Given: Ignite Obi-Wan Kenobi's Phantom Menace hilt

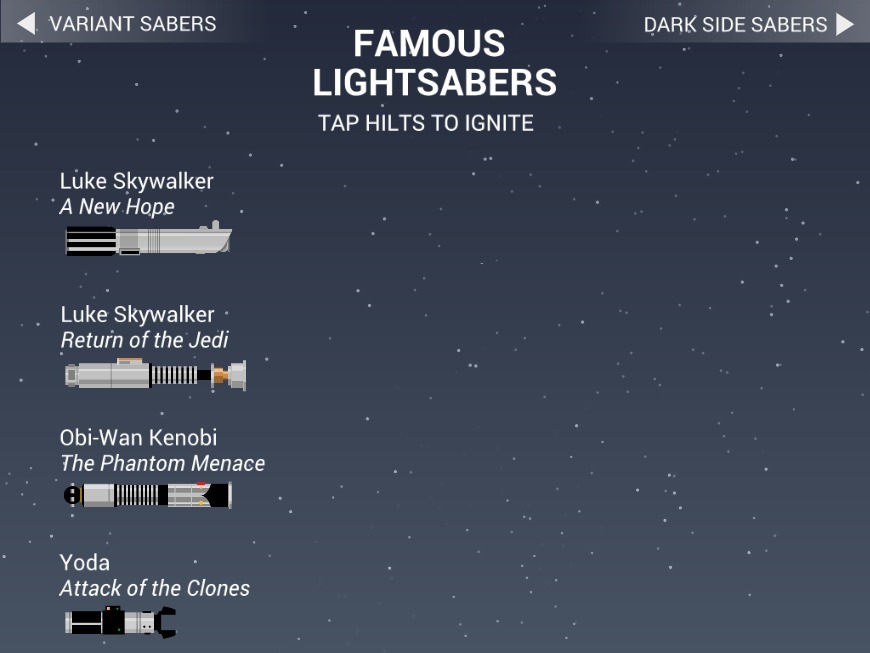Looking at the screenshot, I should tap(147, 495).
